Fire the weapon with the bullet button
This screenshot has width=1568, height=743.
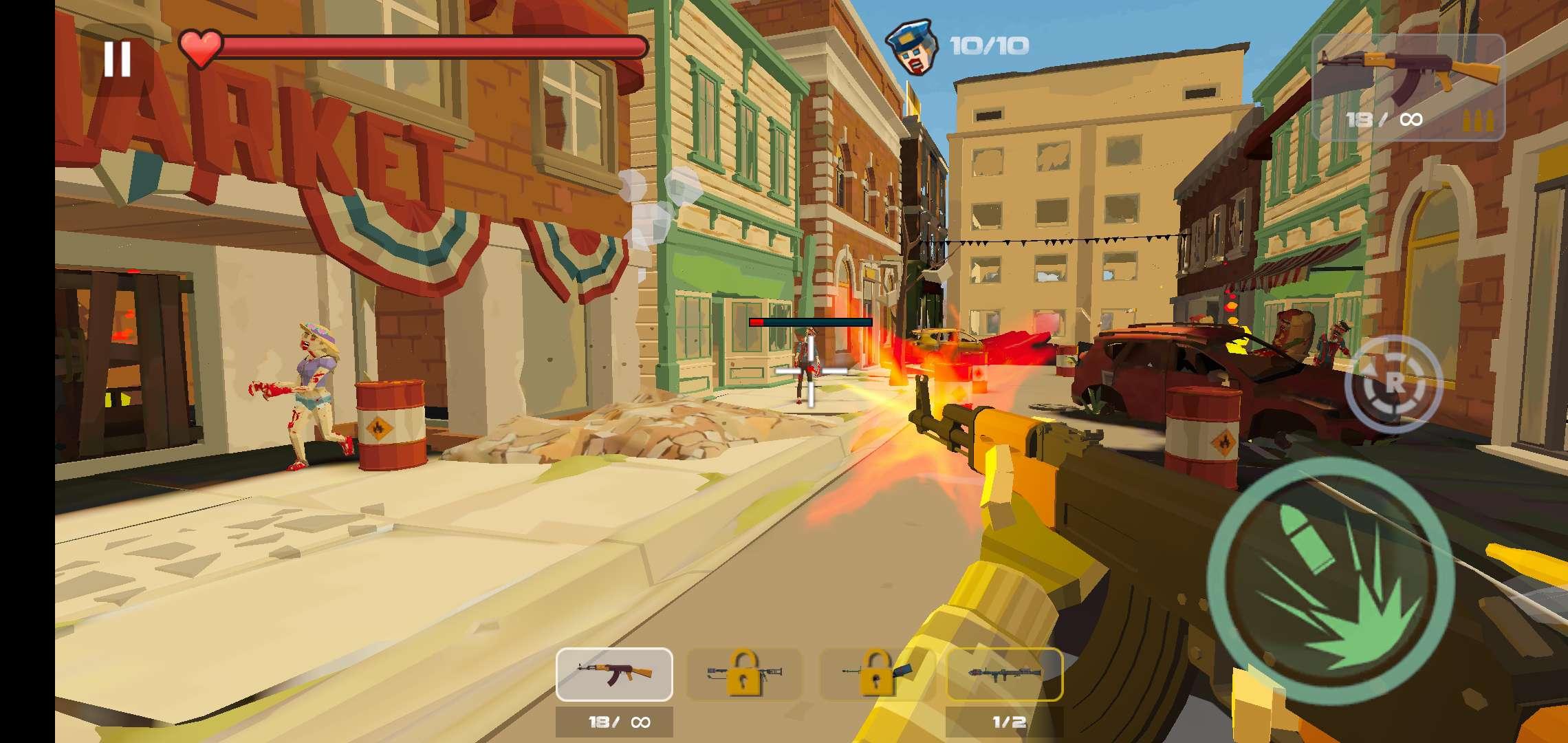pos(1330,581)
